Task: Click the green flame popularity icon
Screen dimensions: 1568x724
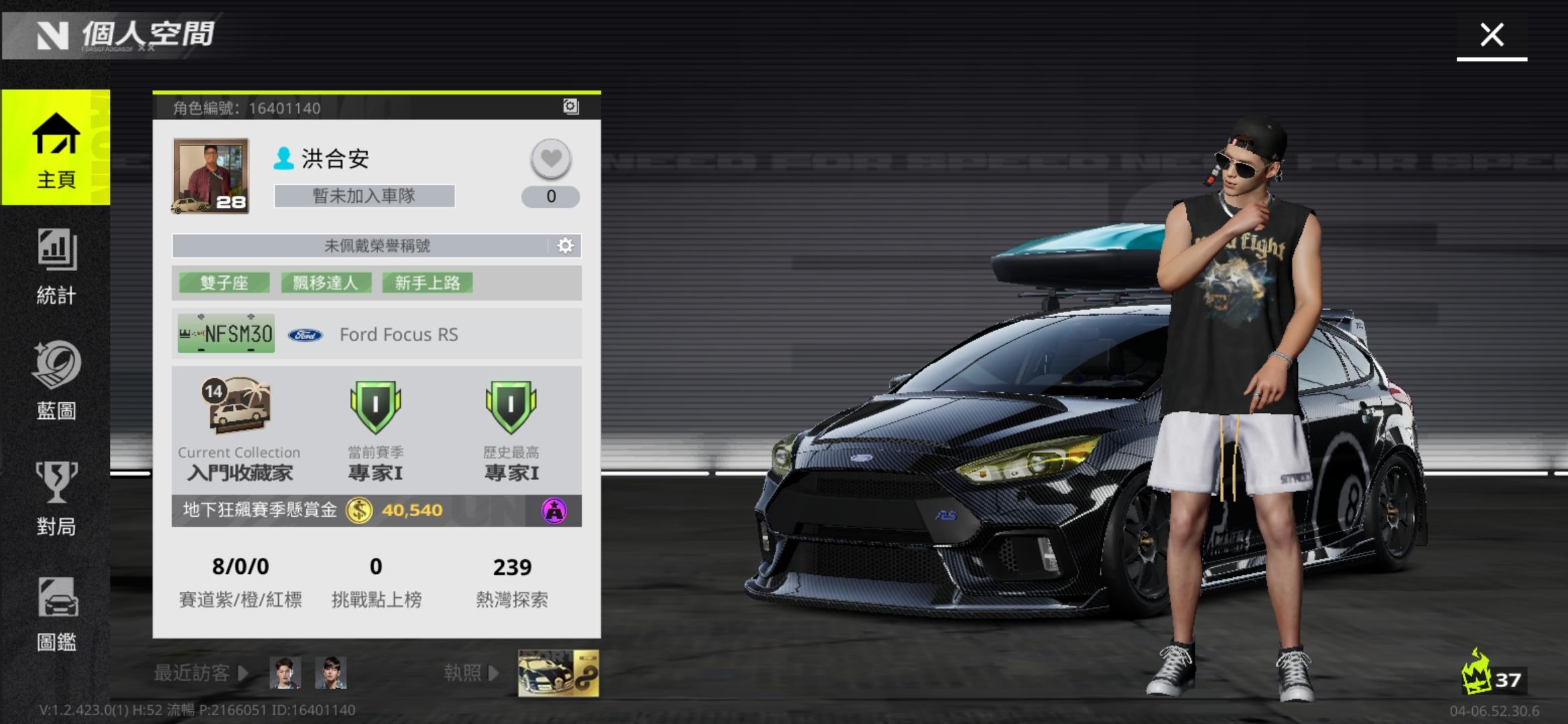Action: pos(1476,672)
